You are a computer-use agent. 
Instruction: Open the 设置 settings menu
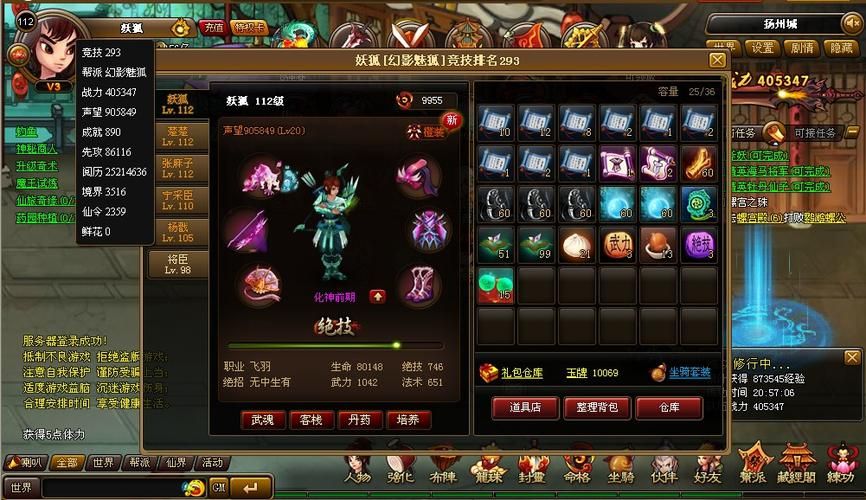pos(764,48)
